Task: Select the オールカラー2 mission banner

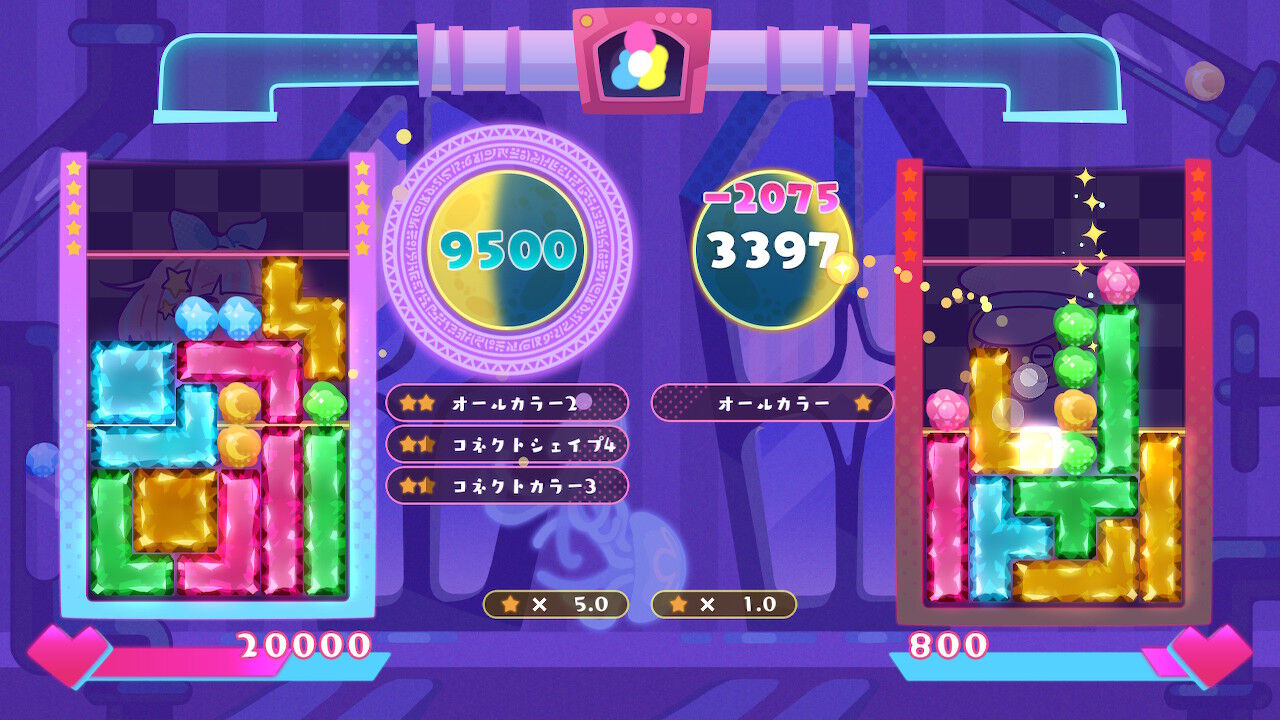Action: pos(510,403)
